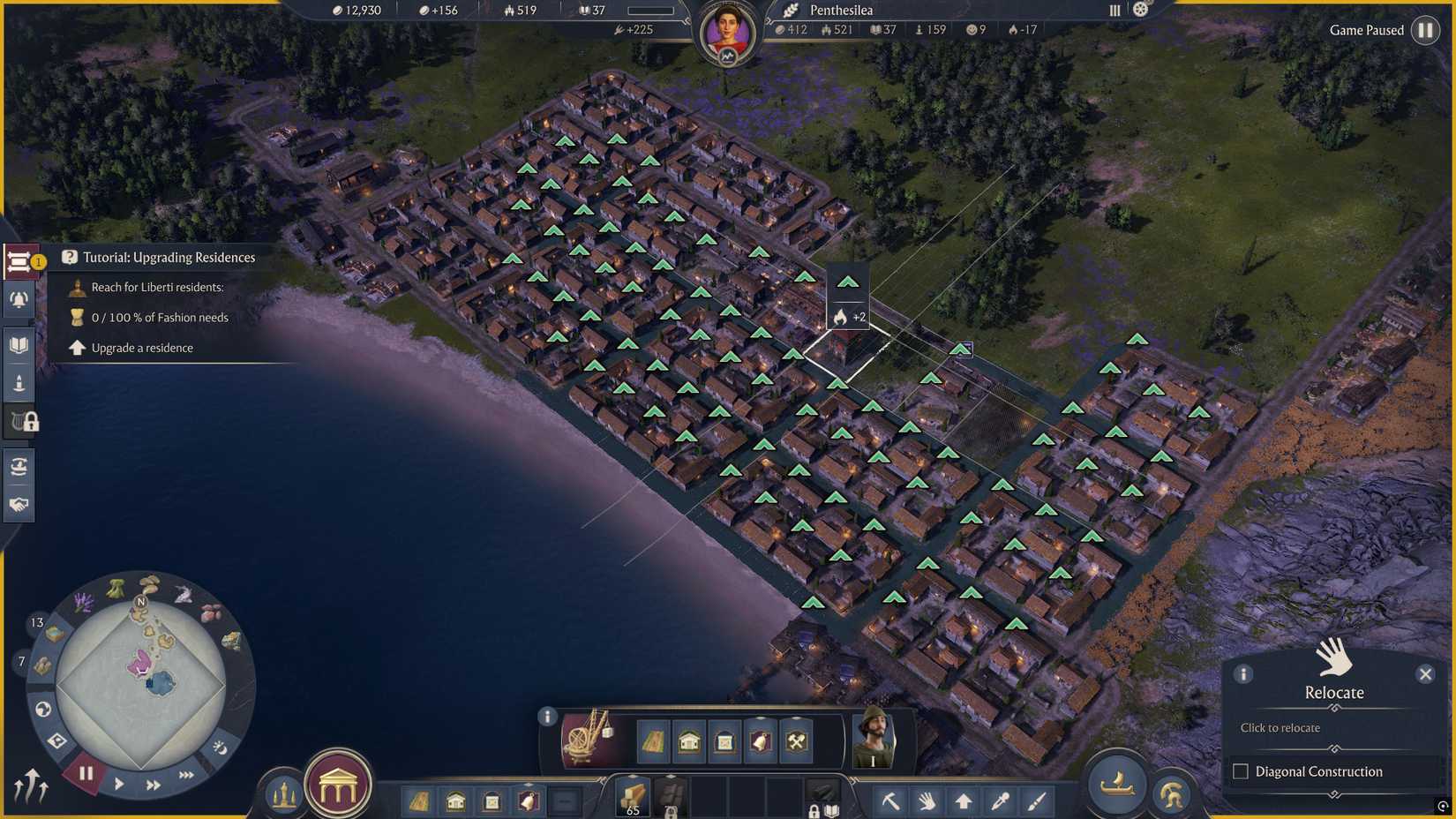Click the progress bar in the top resource bar

[650, 10]
